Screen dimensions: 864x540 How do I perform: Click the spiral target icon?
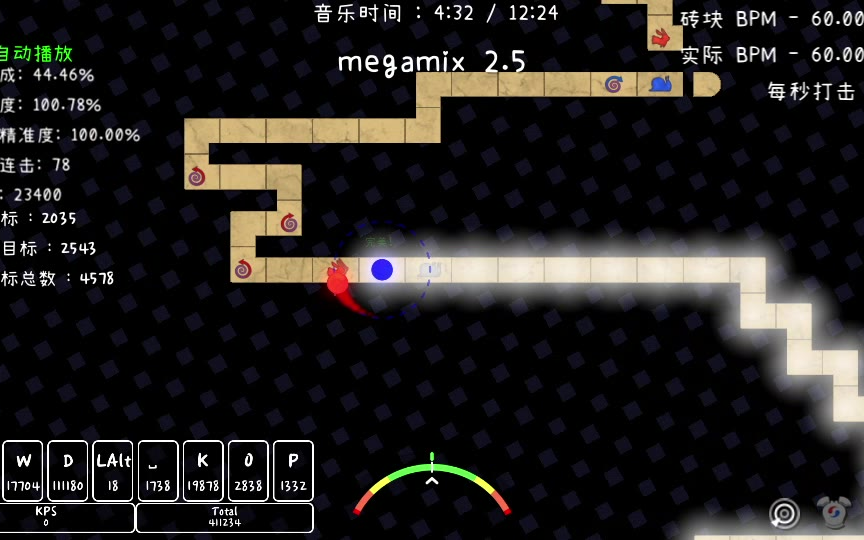click(785, 514)
